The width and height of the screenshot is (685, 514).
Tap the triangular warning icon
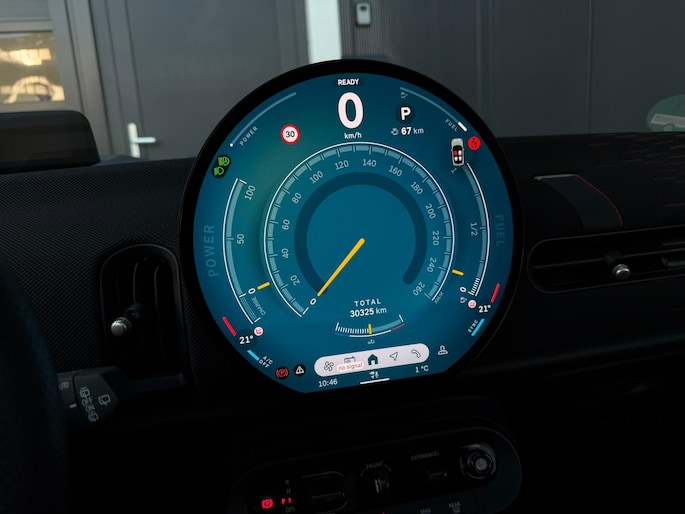299,370
